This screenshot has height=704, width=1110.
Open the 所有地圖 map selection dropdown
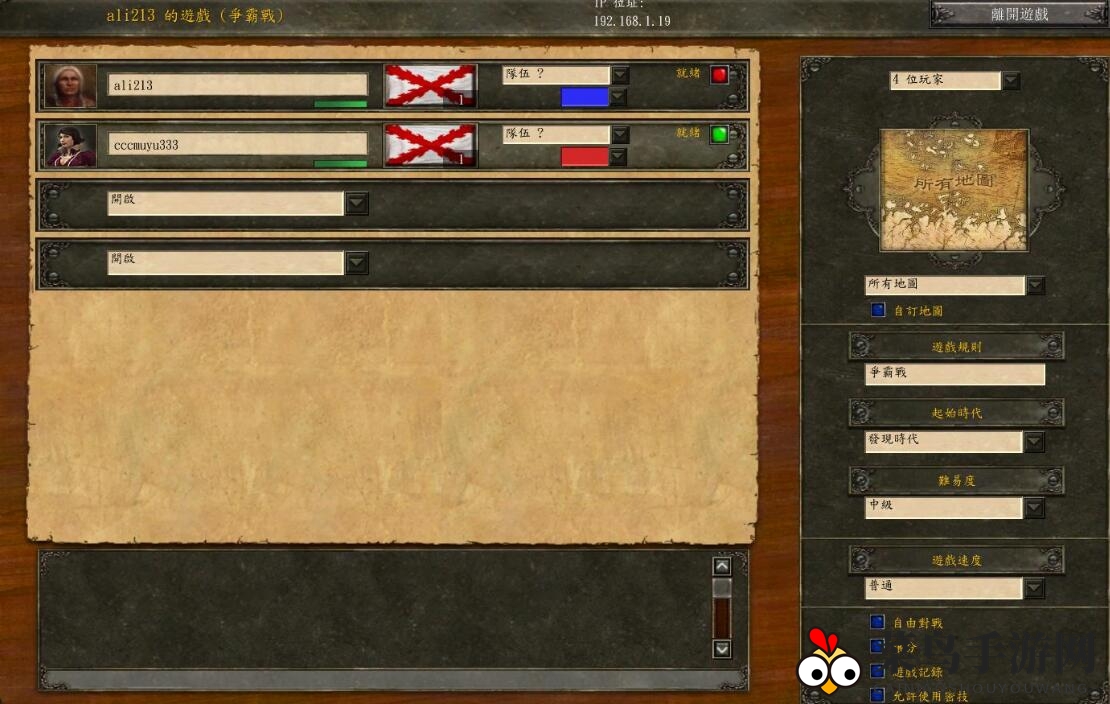tap(1035, 286)
